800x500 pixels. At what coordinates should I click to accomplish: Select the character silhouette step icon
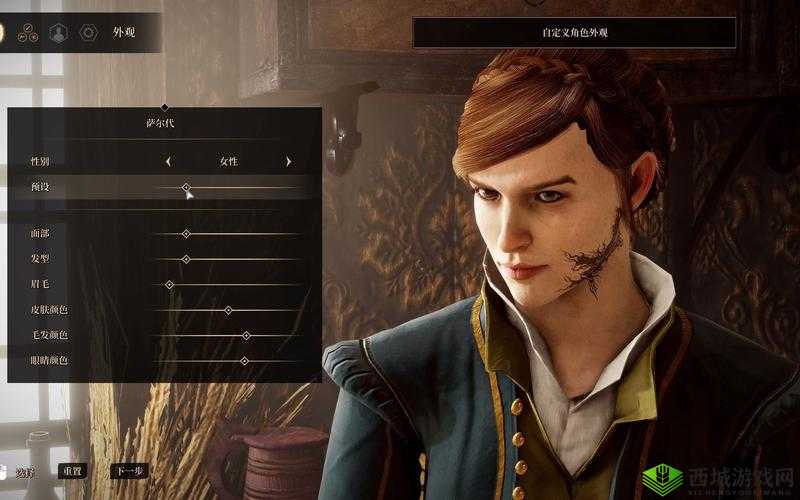click(x=59, y=33)
